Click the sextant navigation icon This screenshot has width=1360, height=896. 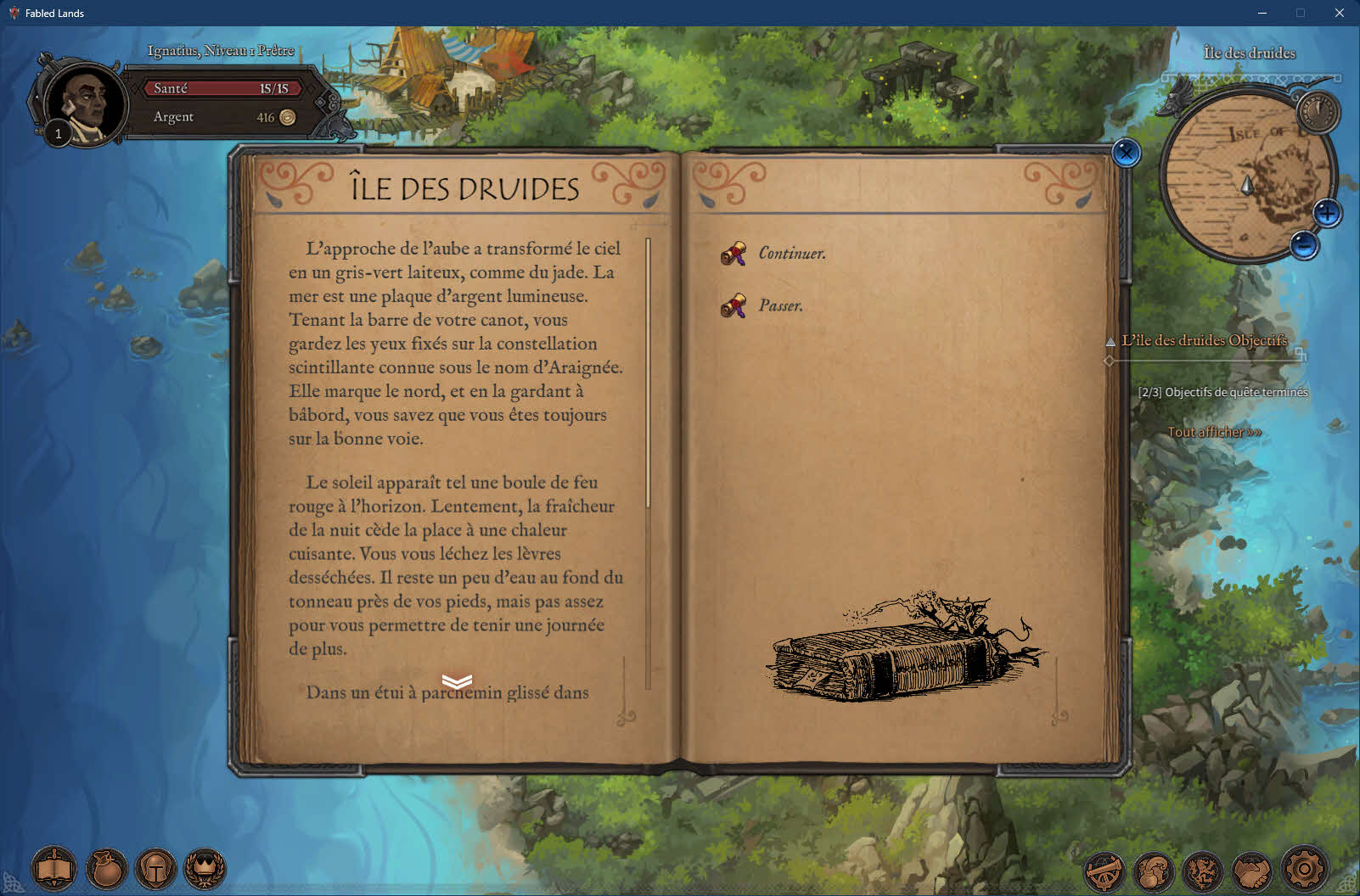point(1104,871)
